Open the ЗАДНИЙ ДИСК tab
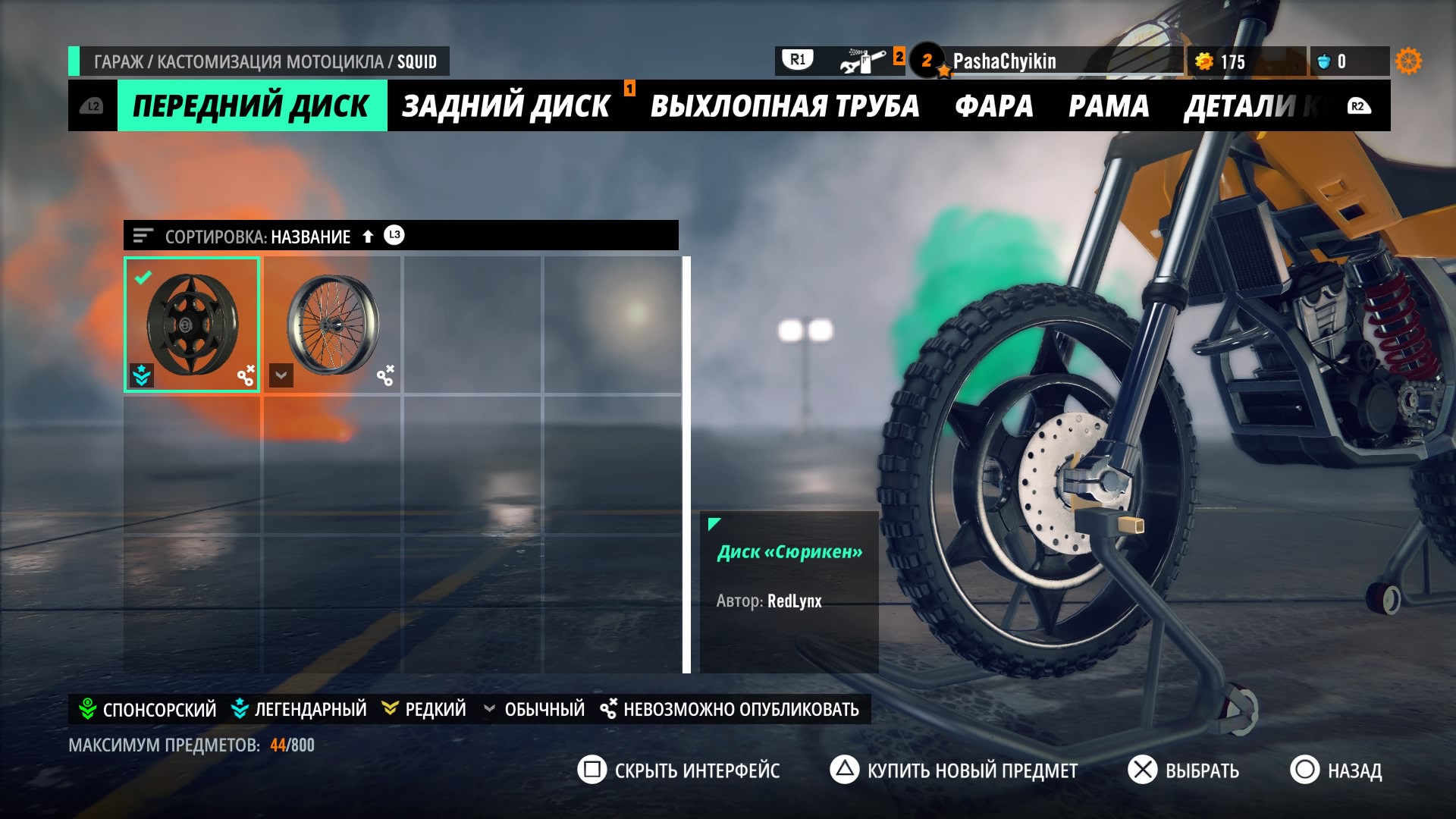Image resolution: width=1456 pixels, height=819 pixels. pyautogui.click(x=506, y=106)
